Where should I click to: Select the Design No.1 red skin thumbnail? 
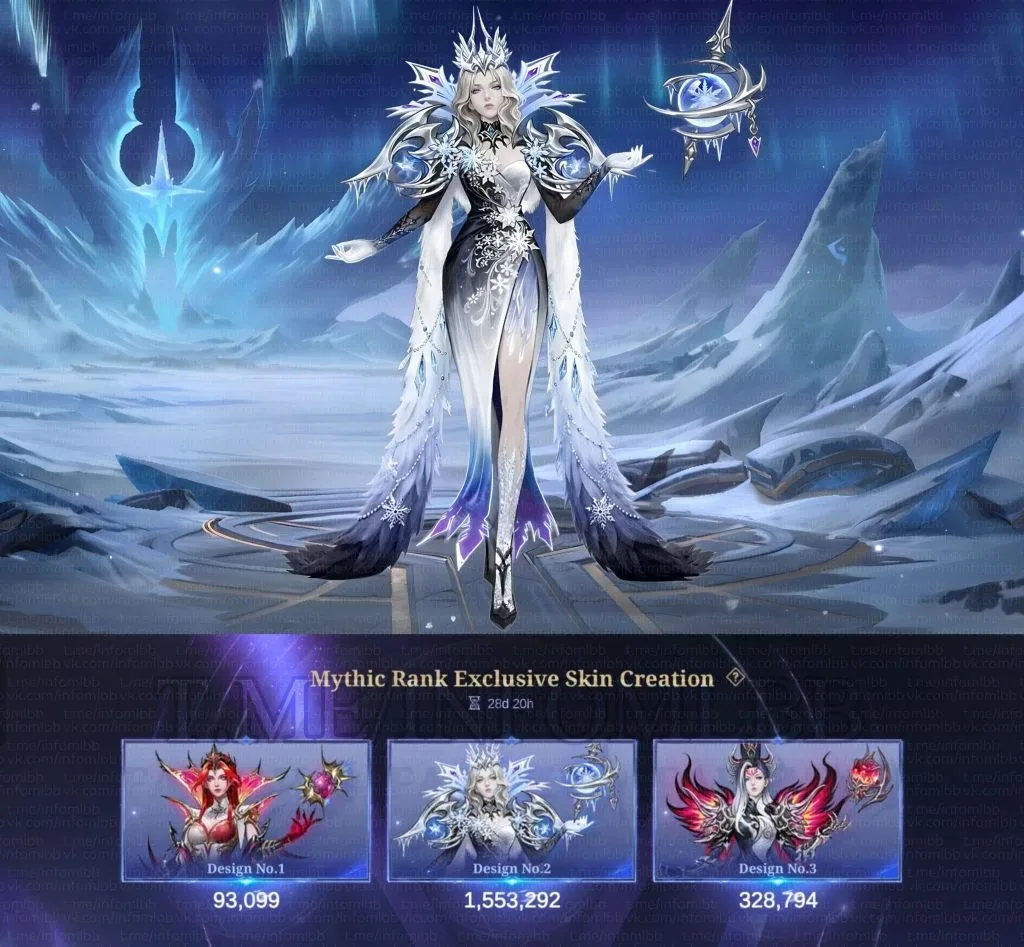click(x=246, y=810)
